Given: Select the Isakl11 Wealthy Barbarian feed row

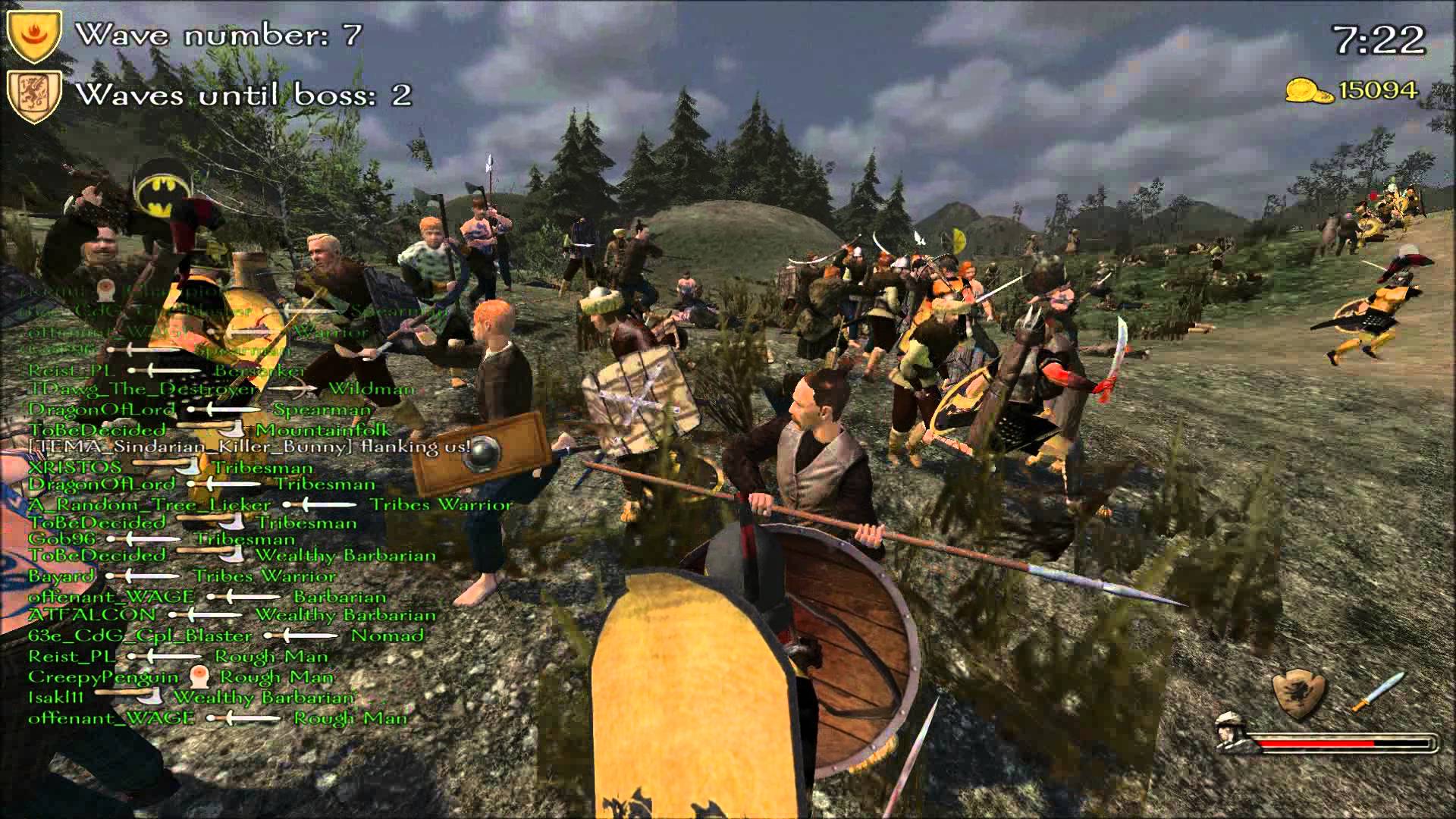Looking at the screenshot, I should pos(191,697).
